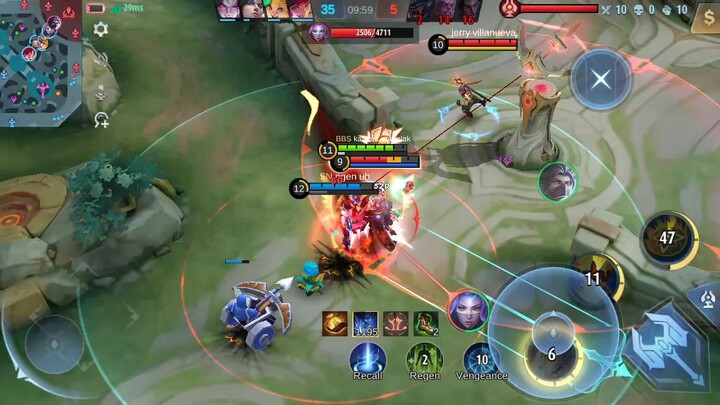Use the boots item with 2 charges

(426, 323)
